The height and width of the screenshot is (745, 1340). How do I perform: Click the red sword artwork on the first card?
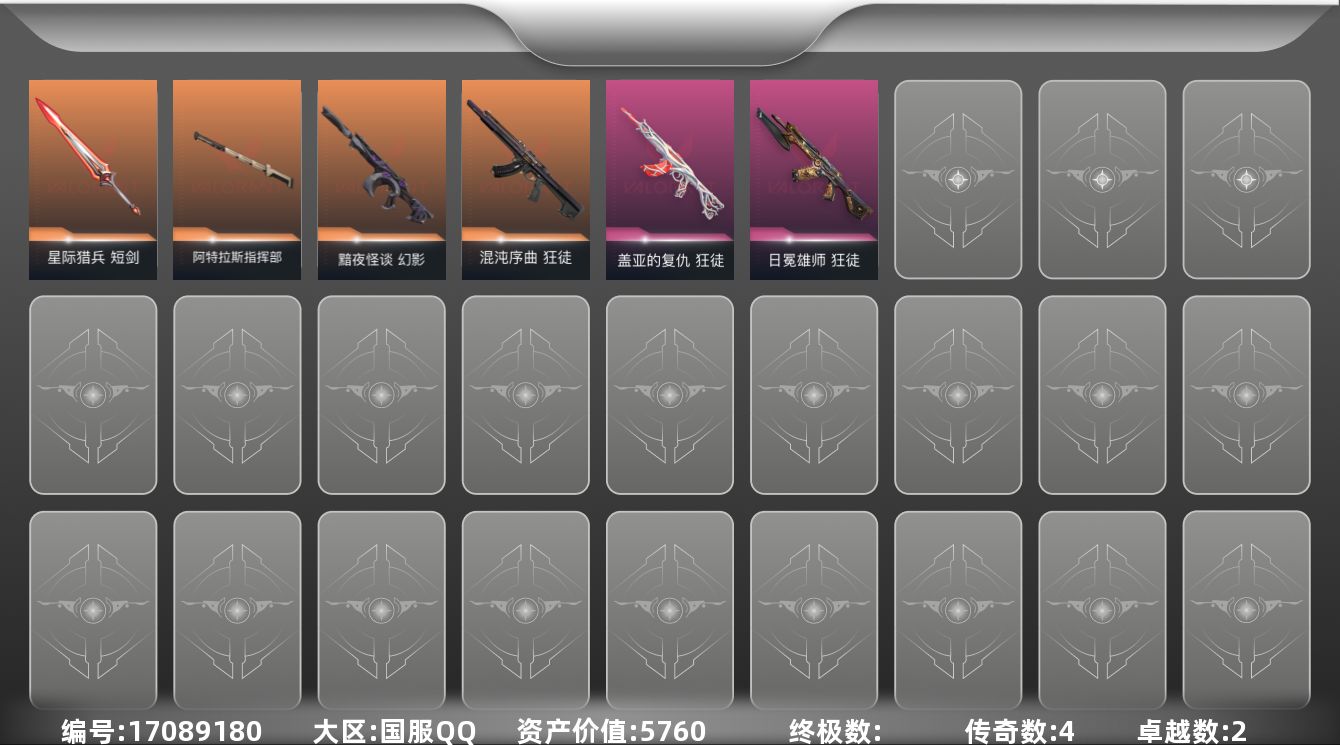92,160
